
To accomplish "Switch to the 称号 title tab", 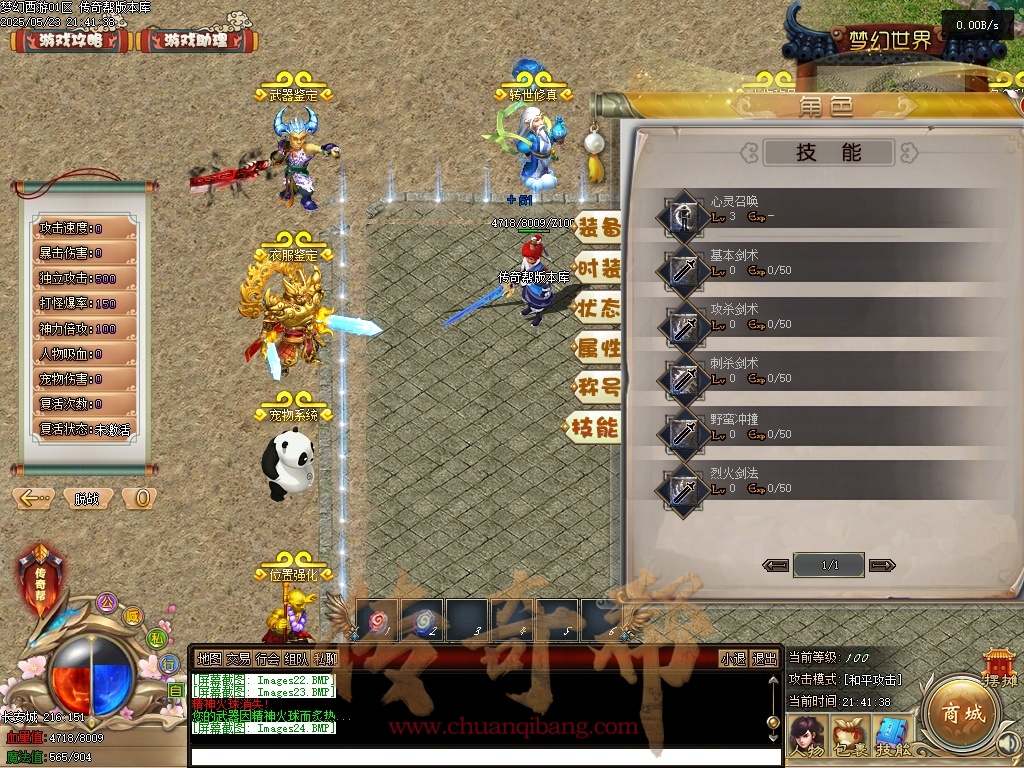I will tap(597, 387).
